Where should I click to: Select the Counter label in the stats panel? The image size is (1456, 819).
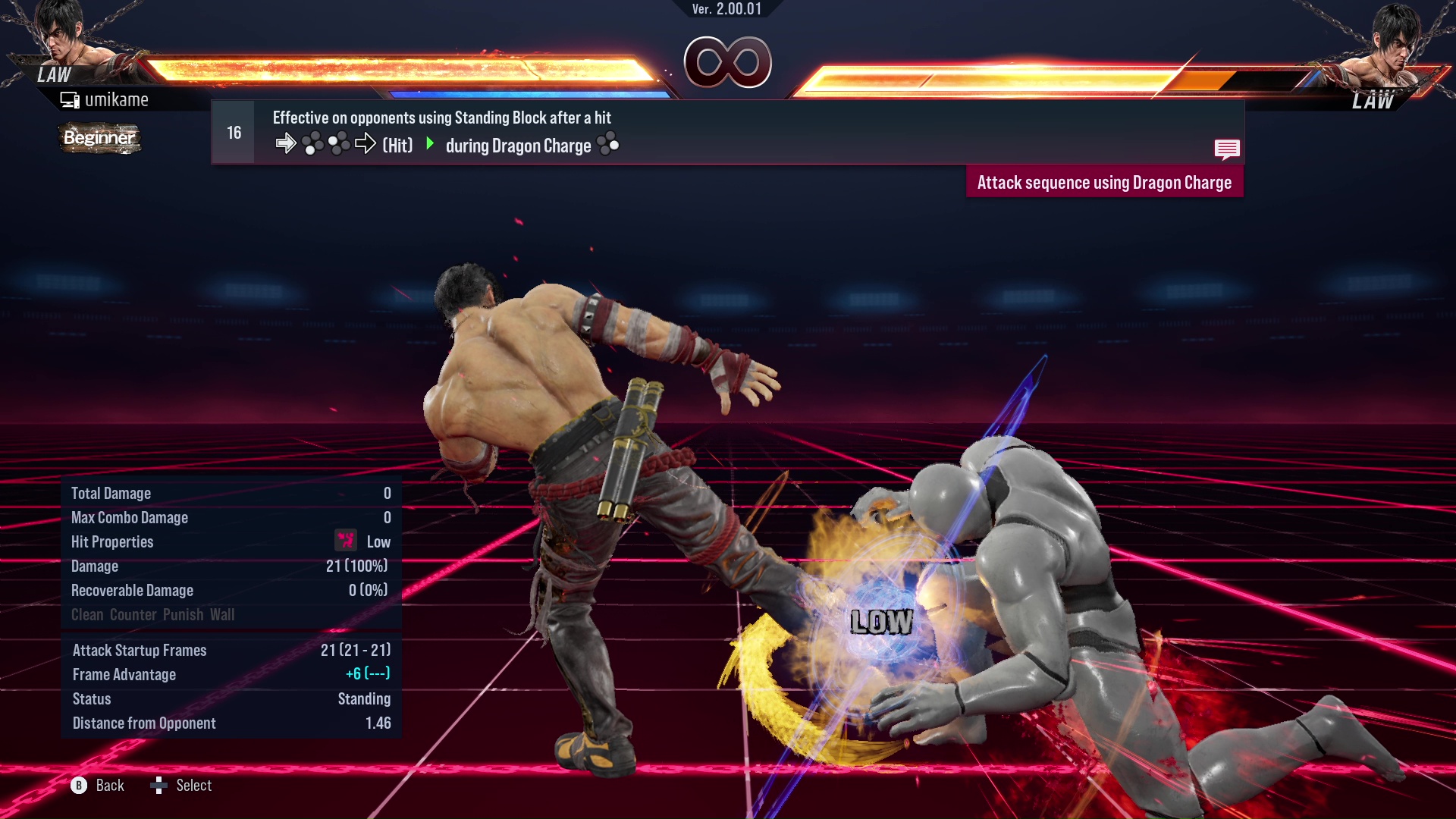pos(133,614)
